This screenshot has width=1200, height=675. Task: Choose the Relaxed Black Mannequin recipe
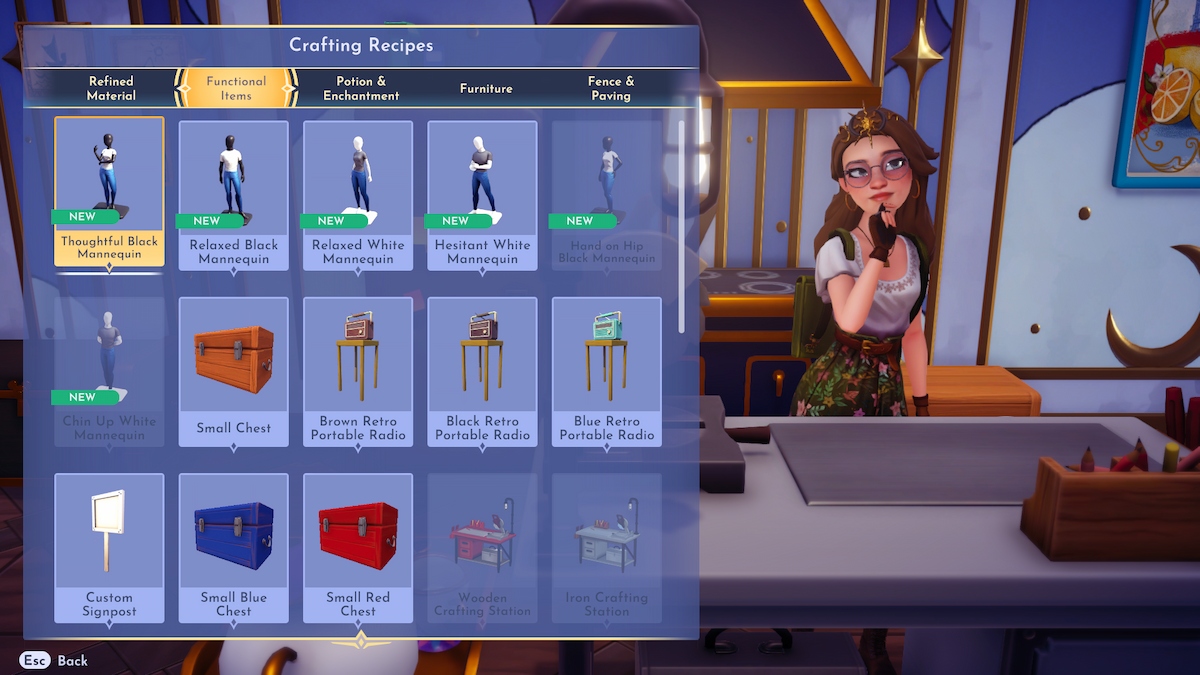[234, 195]
